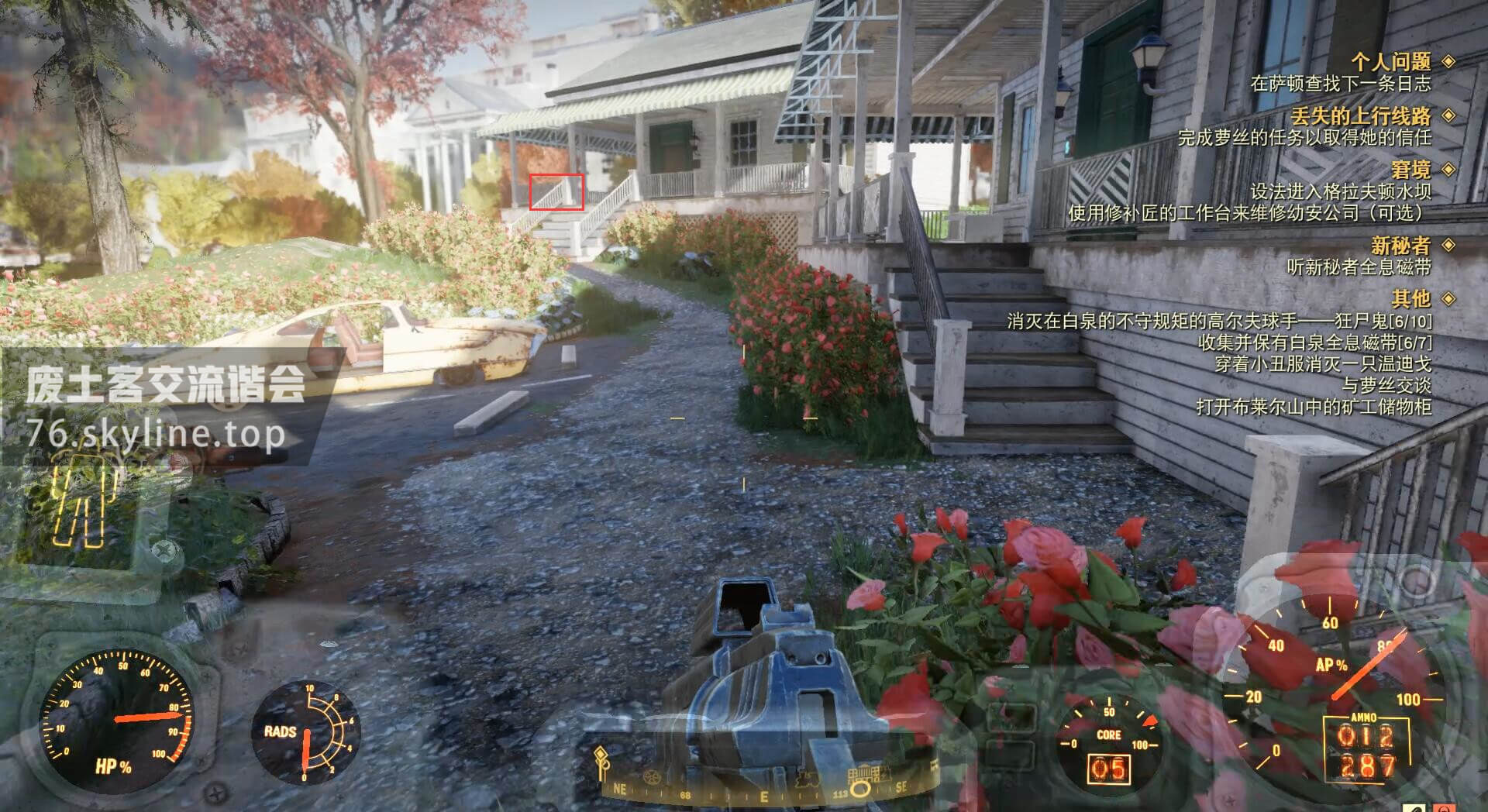Open the 新秘者 quest entry
The height and width of the screenshot is (812, 1488).
[x=1400, y=246]
